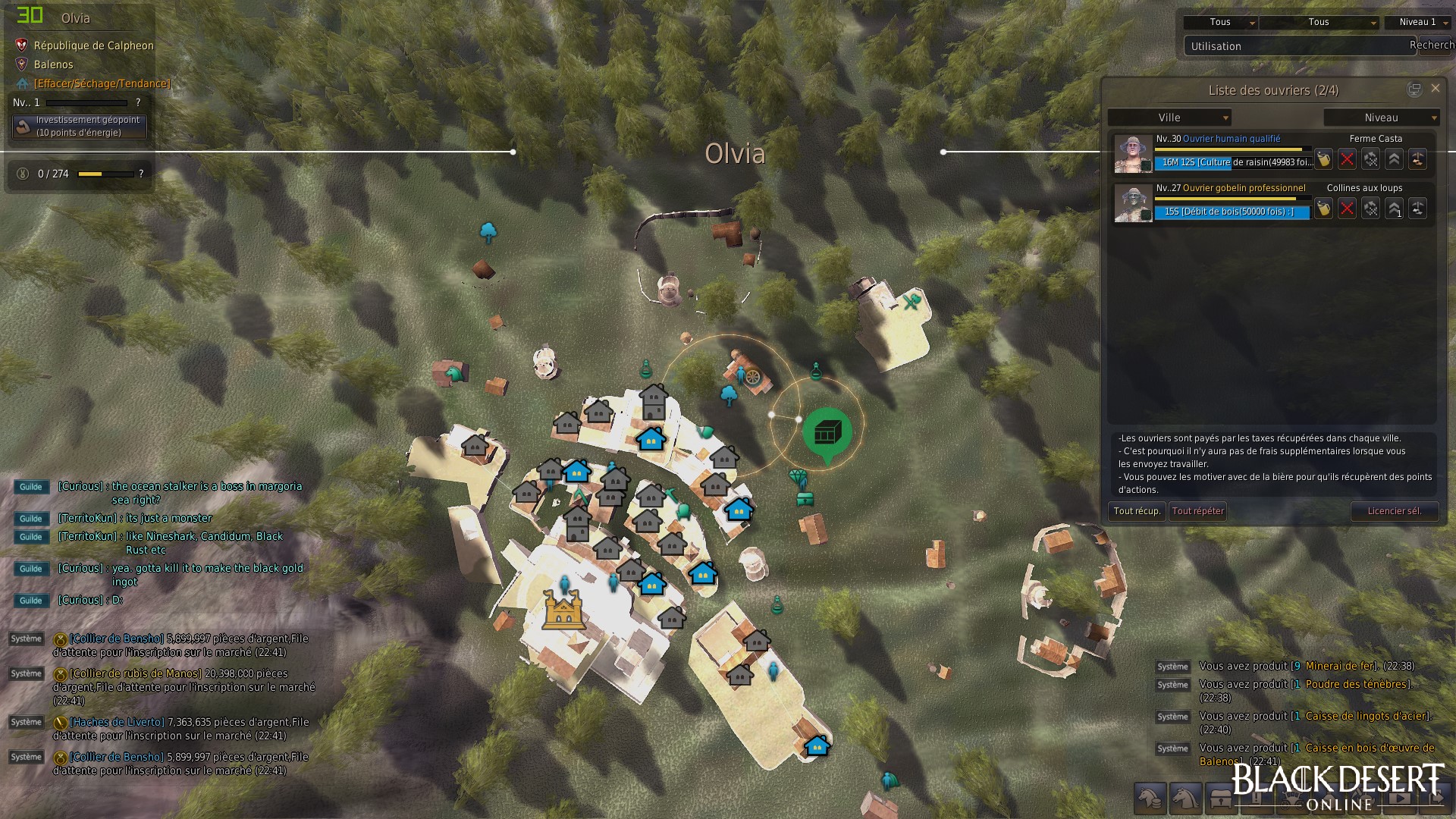
Task: Give beer to the human worker
Action: (x=1323, y=159)
